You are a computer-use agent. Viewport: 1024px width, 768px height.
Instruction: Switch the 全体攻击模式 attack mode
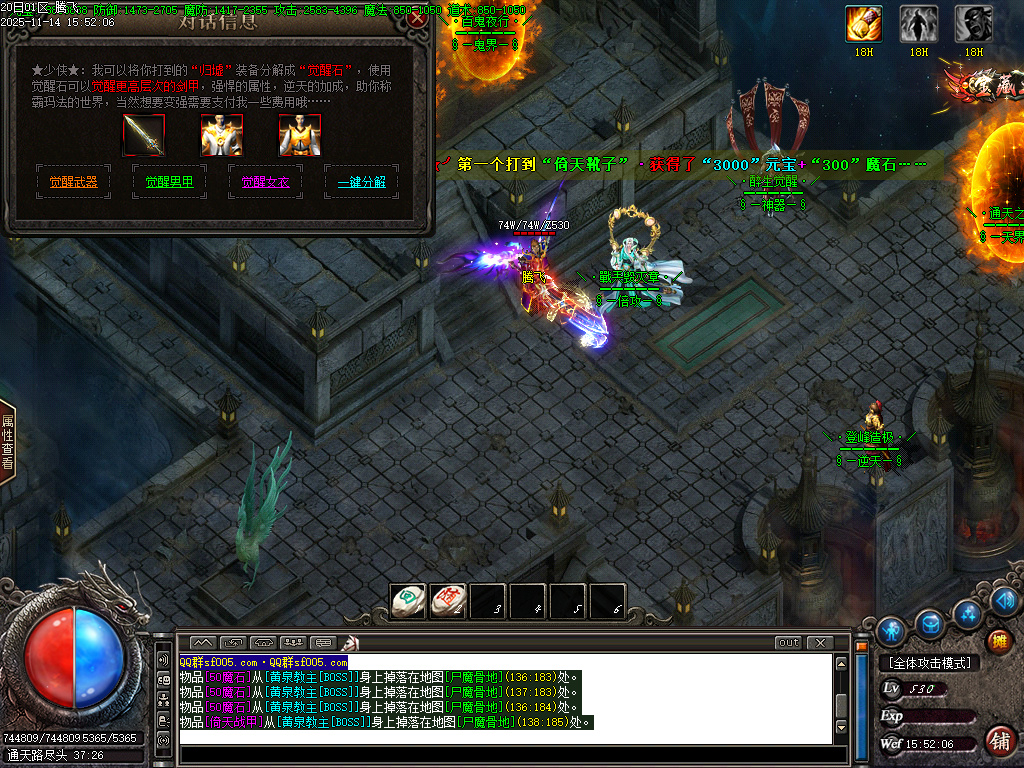(x=929, y=663)
